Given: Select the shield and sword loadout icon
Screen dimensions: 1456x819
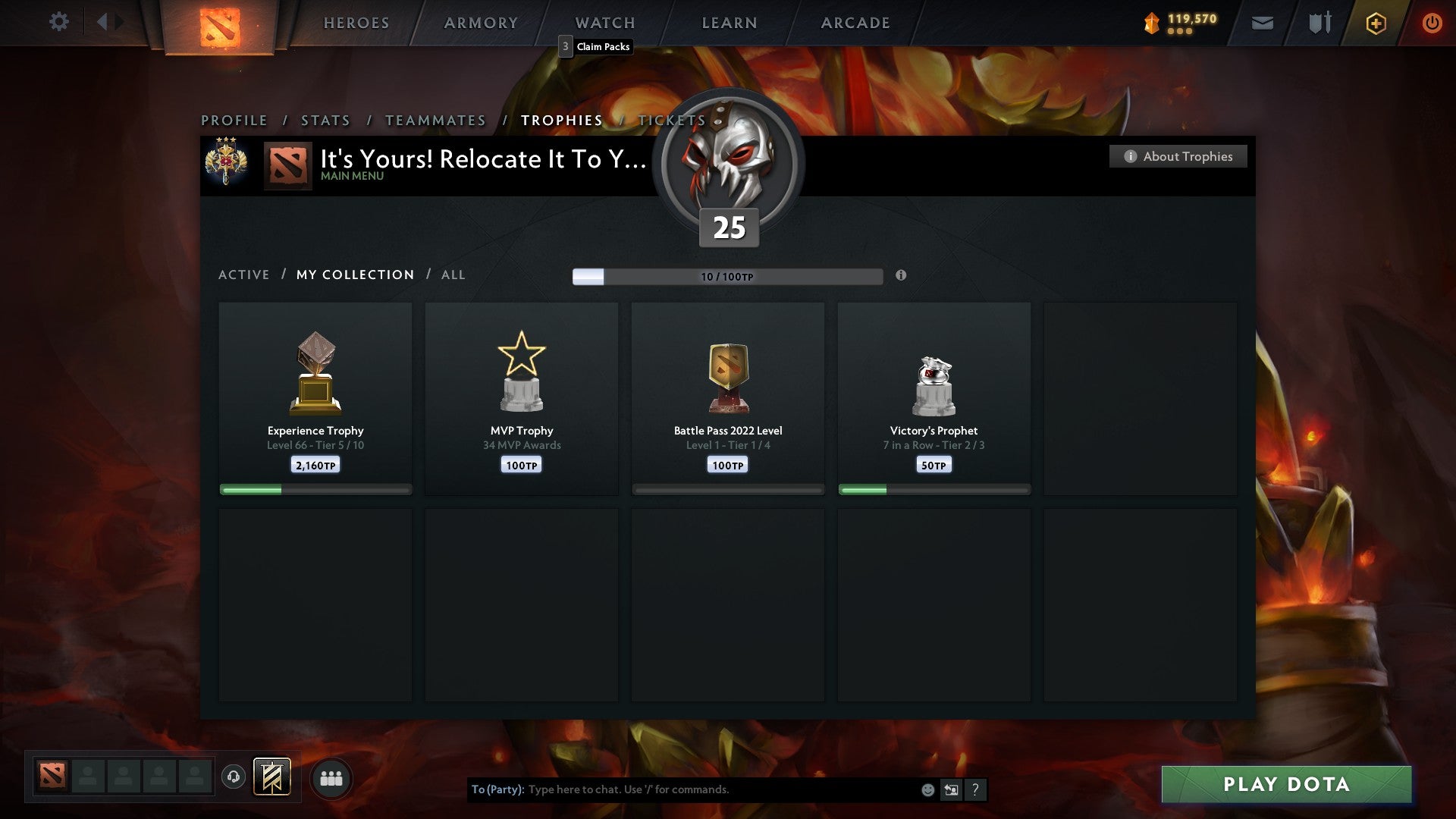Looking at the screenshot, I should click(1319, 23).
